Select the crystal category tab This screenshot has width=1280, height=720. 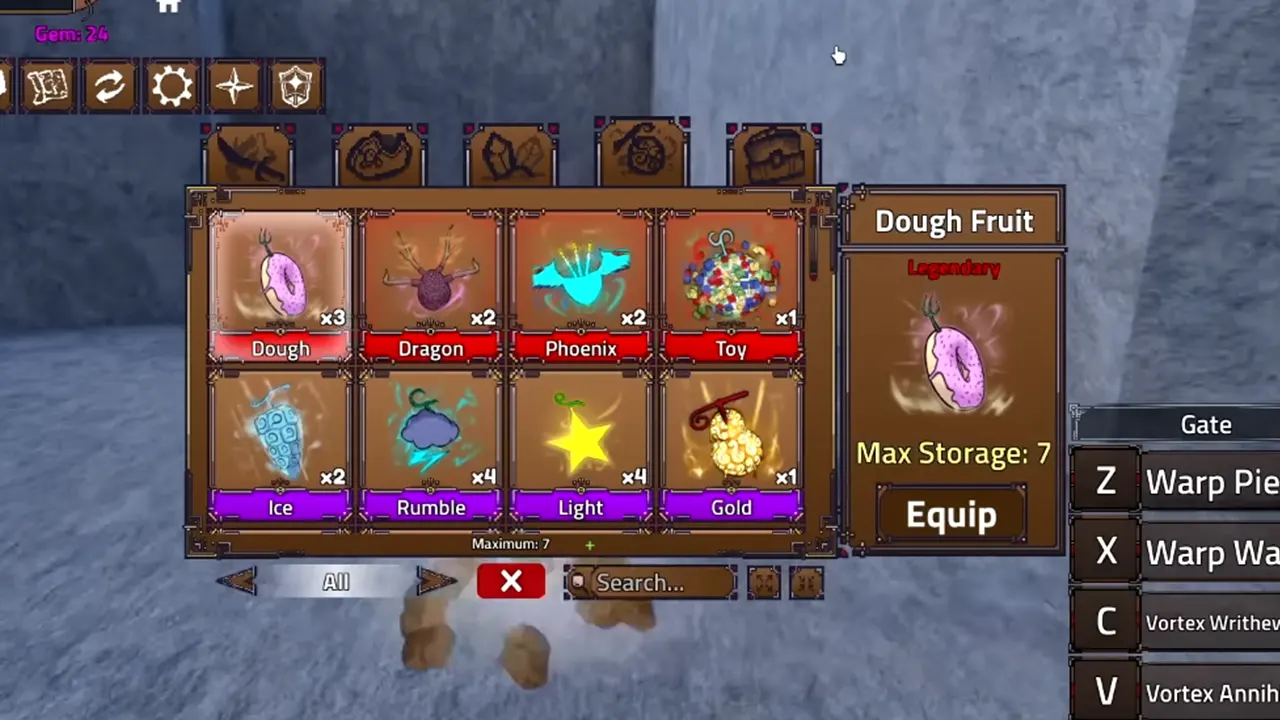pos(512,150)
